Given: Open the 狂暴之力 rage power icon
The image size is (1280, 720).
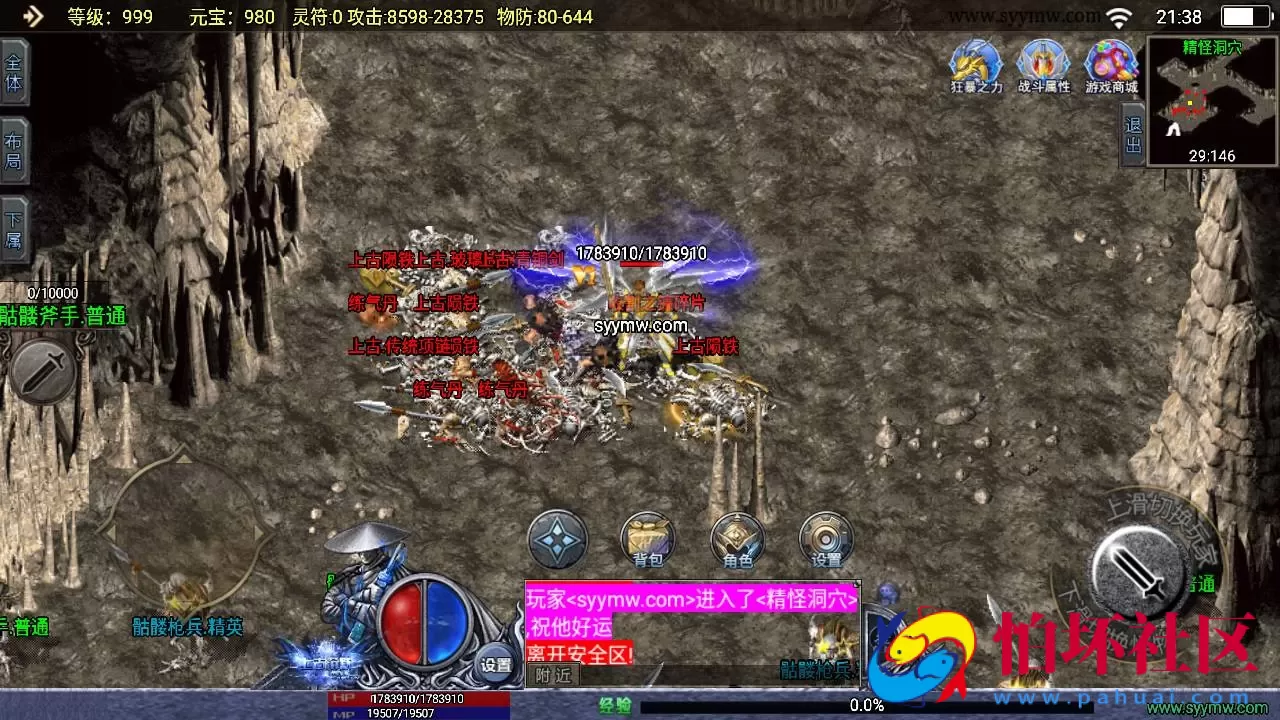Looking at the screenshot, I should (x=975, y=63).
